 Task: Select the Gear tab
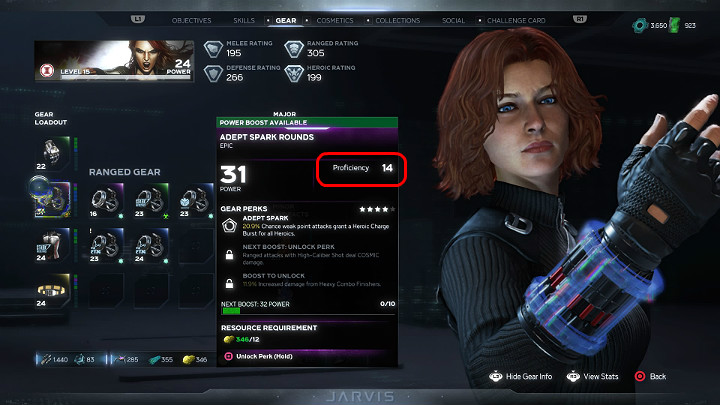pos(286,20)
